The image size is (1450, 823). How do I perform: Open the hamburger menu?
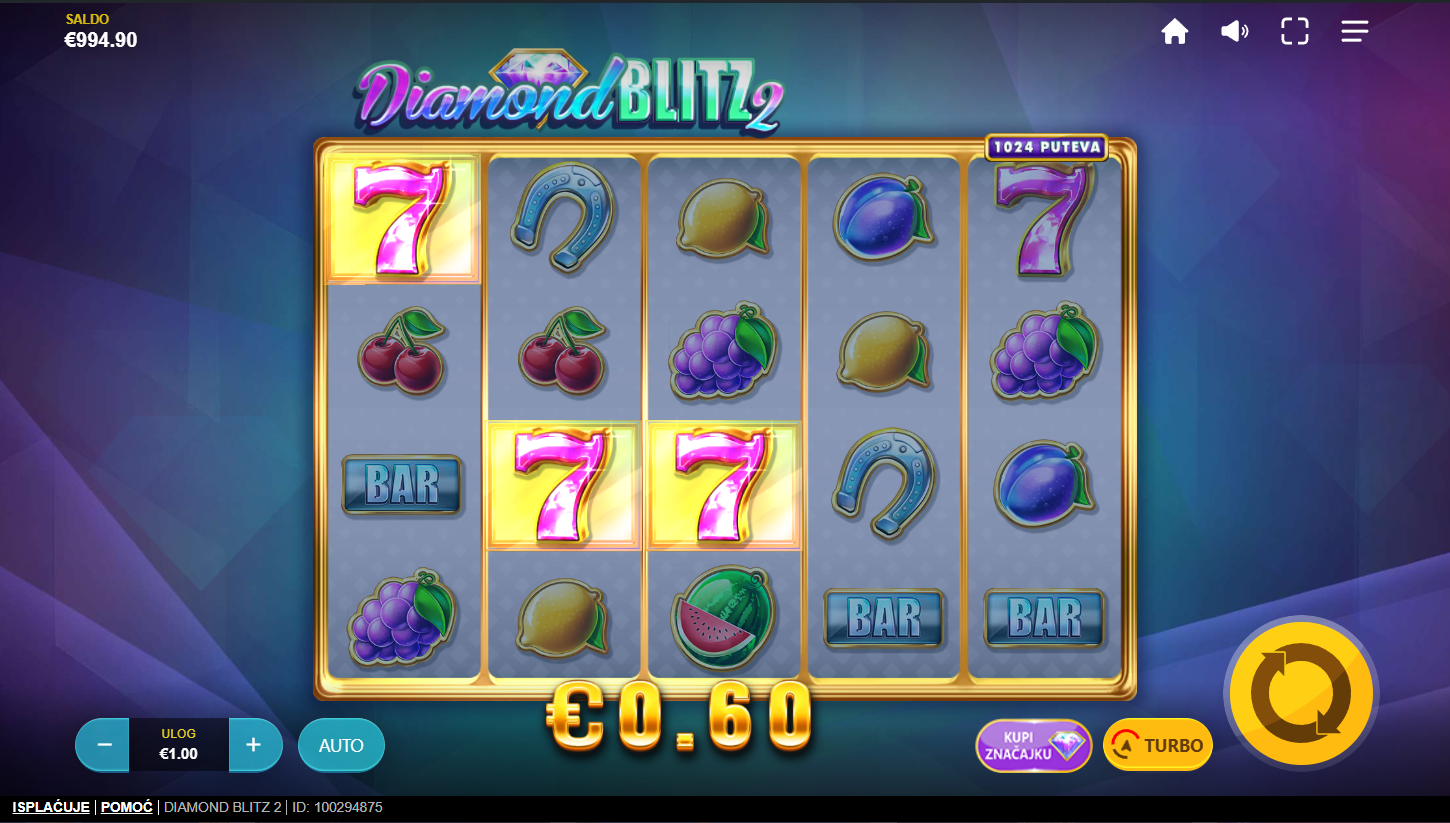coord(1355,32)
